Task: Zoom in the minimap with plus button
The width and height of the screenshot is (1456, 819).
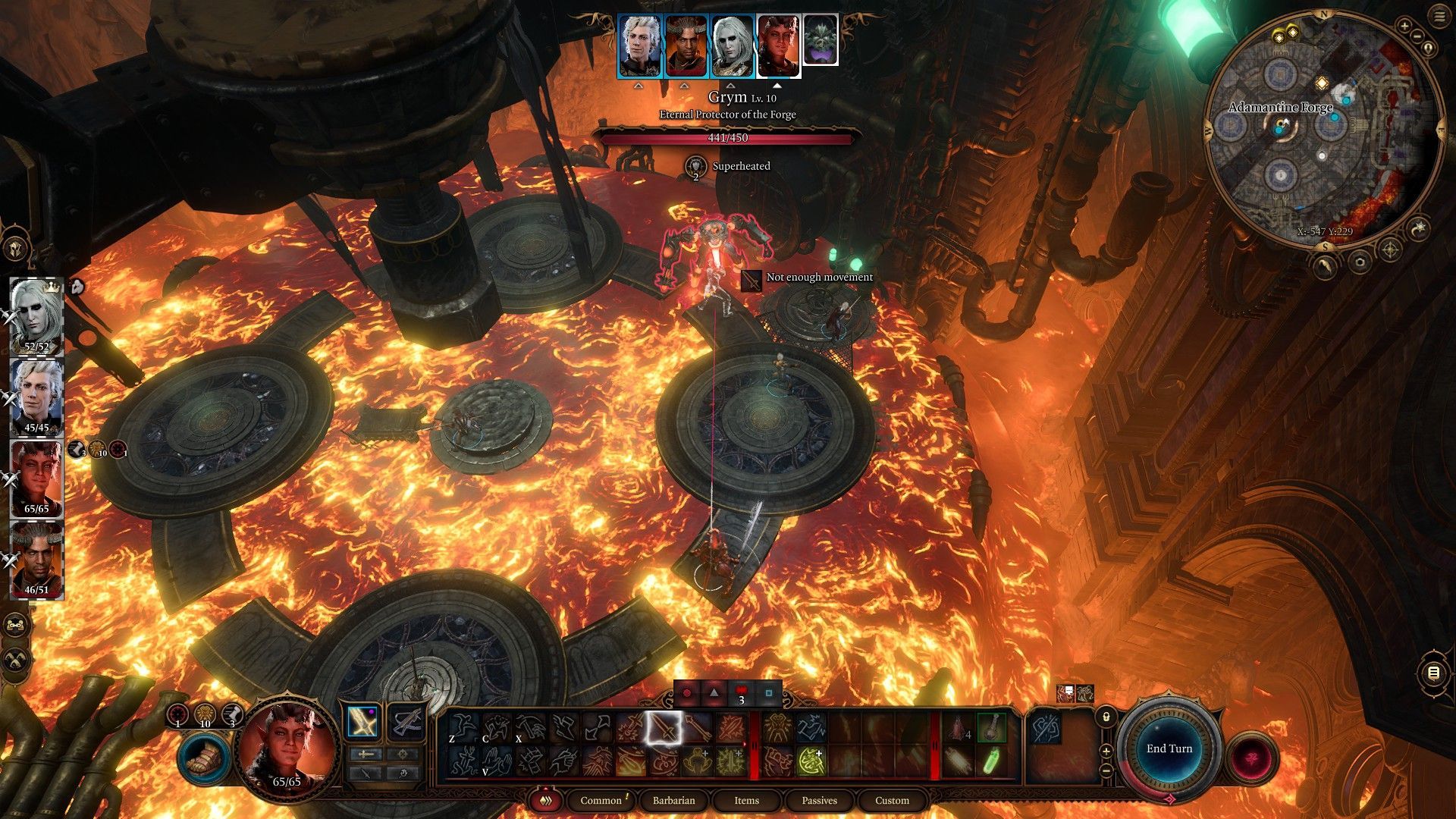Action: click(1404, 27)
